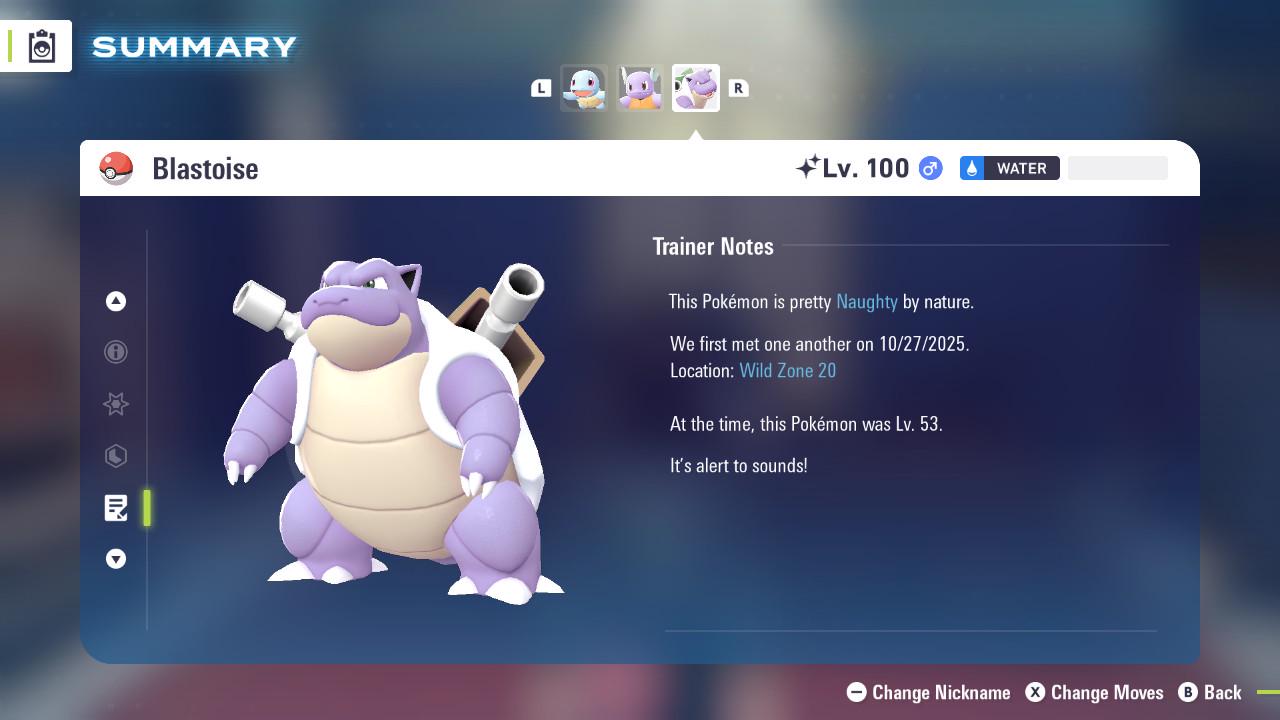The image size is (1280, 720).
Task: Click the down arrow to view next section
Action: click(x=115, y=559)
